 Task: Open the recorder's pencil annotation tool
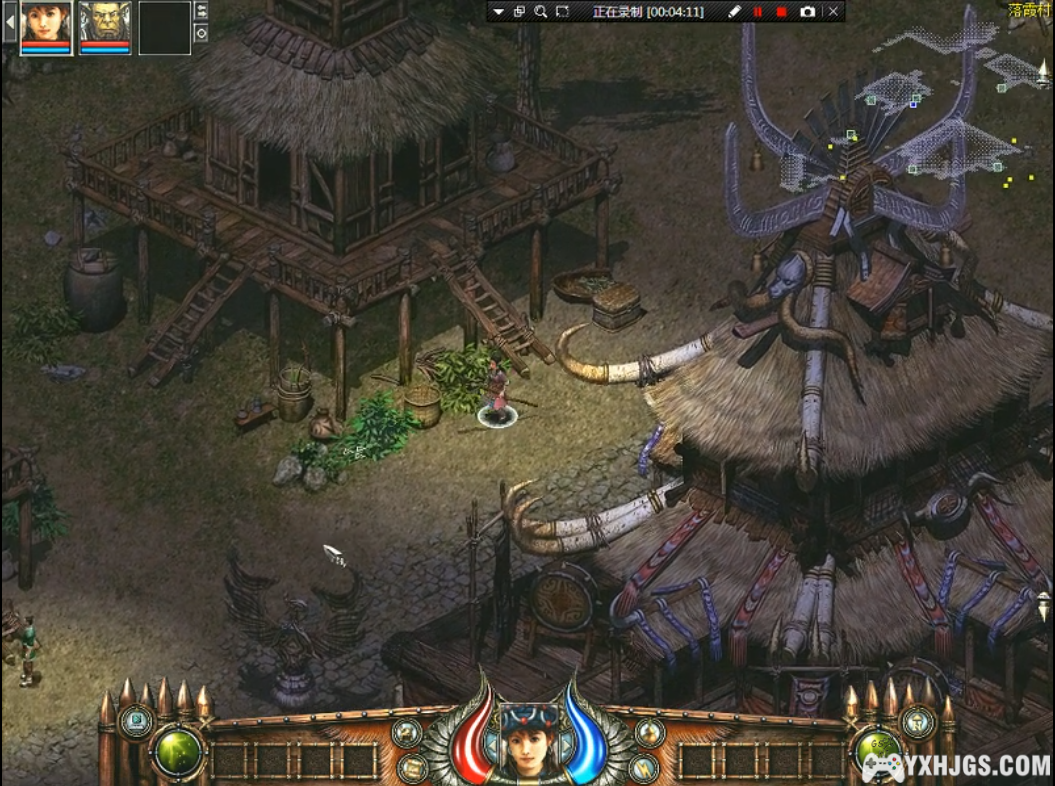[734, 12]
